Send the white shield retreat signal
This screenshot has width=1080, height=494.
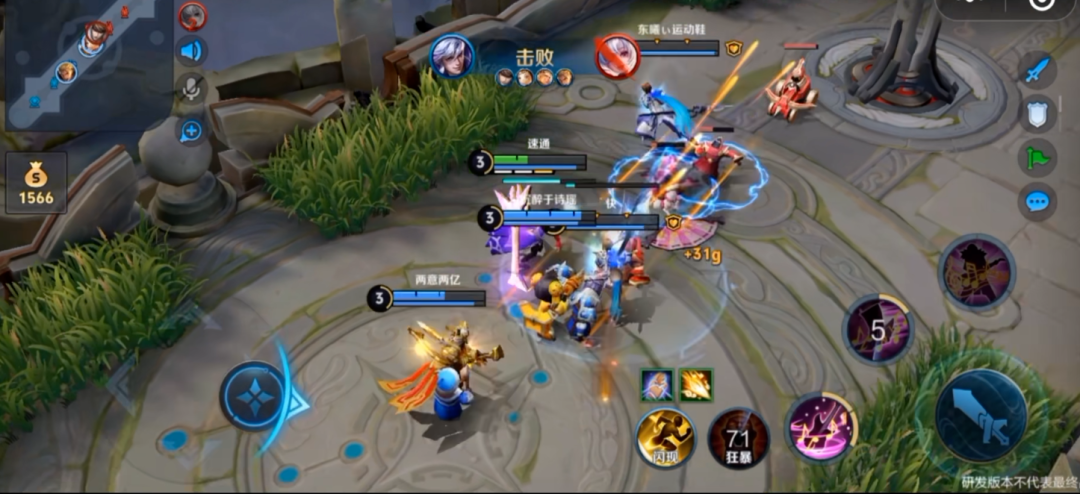coord(1038,114)
